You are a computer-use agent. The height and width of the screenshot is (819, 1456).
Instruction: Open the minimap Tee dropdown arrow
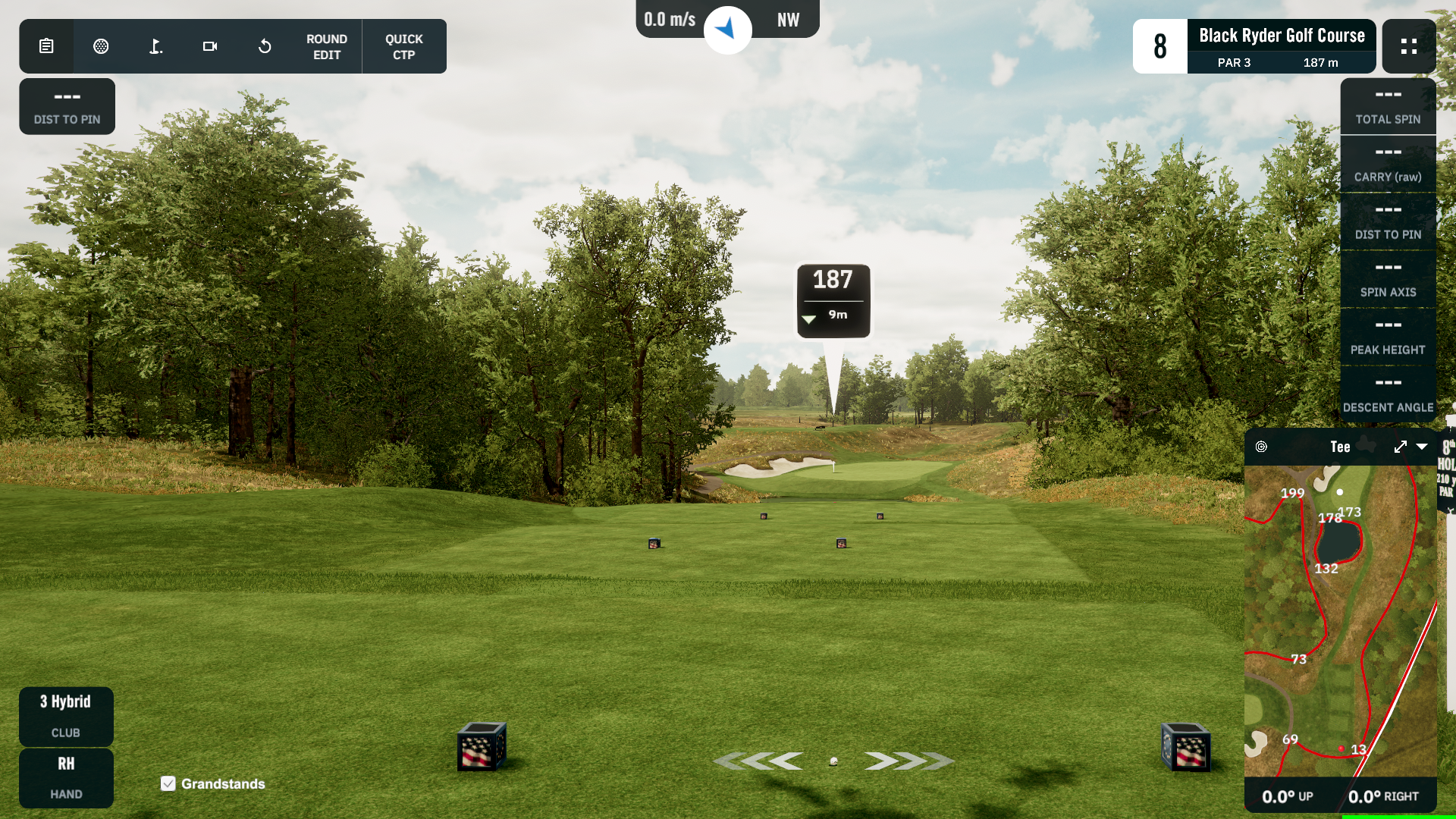tap(1422, 447)
